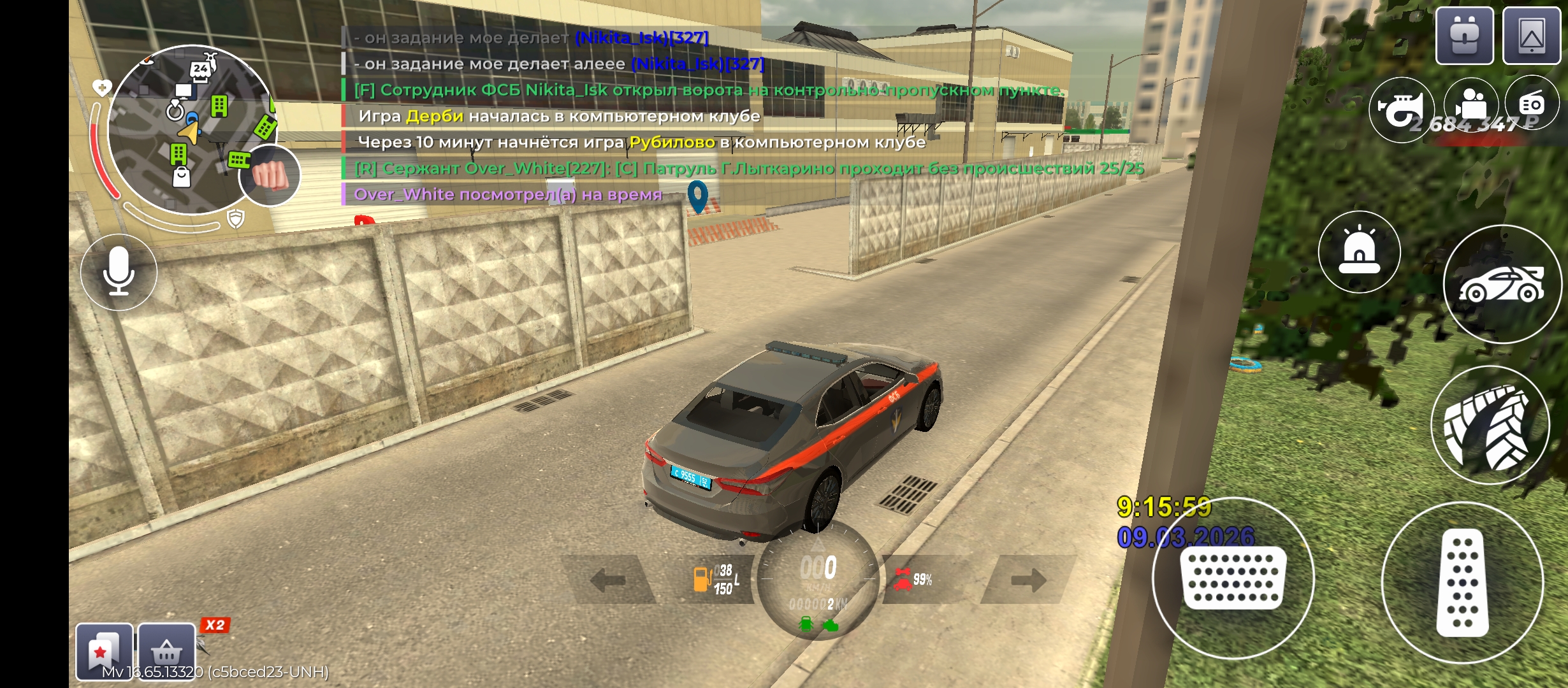Signal left with the left arrow
The image size is (1568, 688).
coord(608,580)
